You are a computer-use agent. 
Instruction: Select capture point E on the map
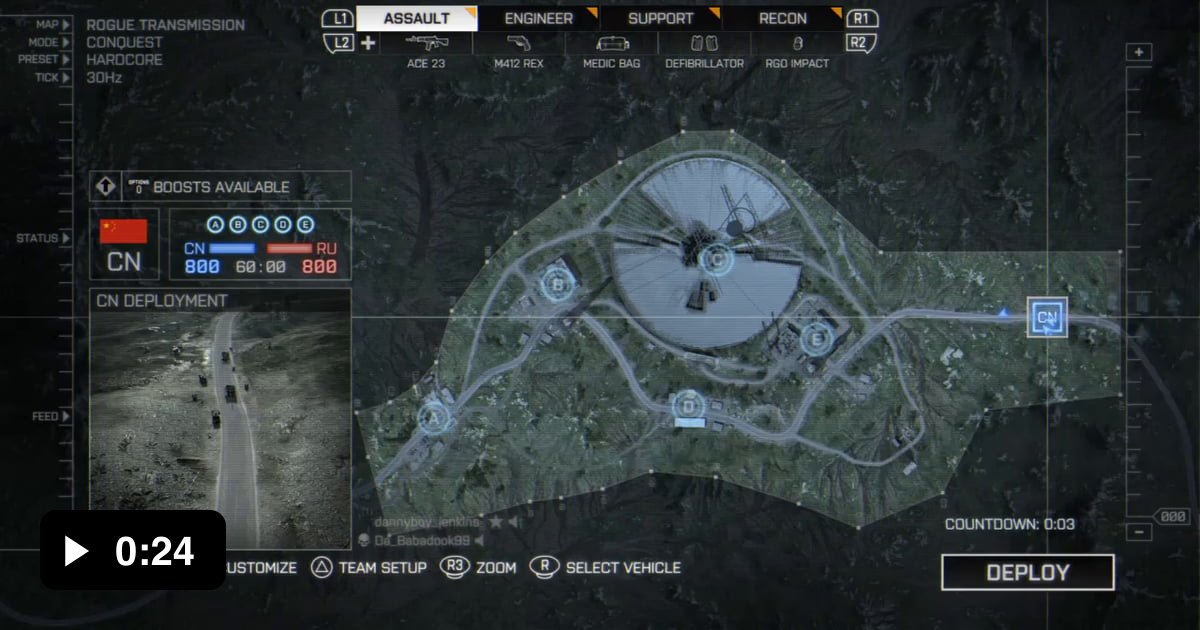(817, 339)
